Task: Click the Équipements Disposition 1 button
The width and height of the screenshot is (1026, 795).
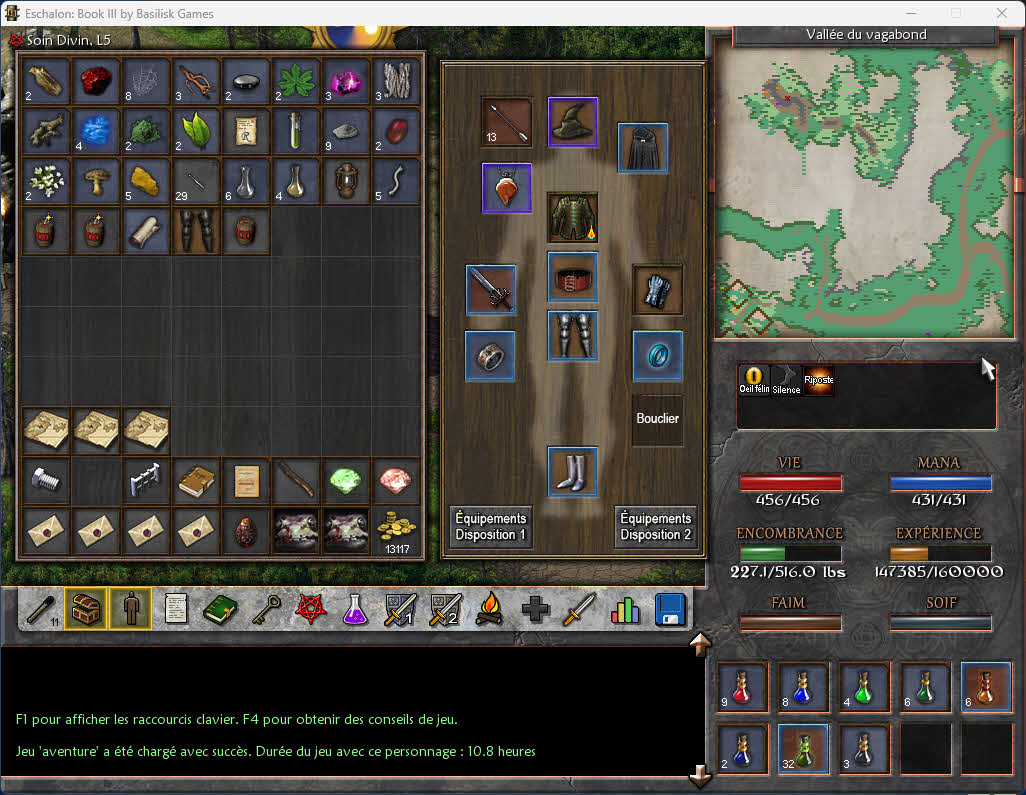Action: pyautogui.click(x=490, y=526)
